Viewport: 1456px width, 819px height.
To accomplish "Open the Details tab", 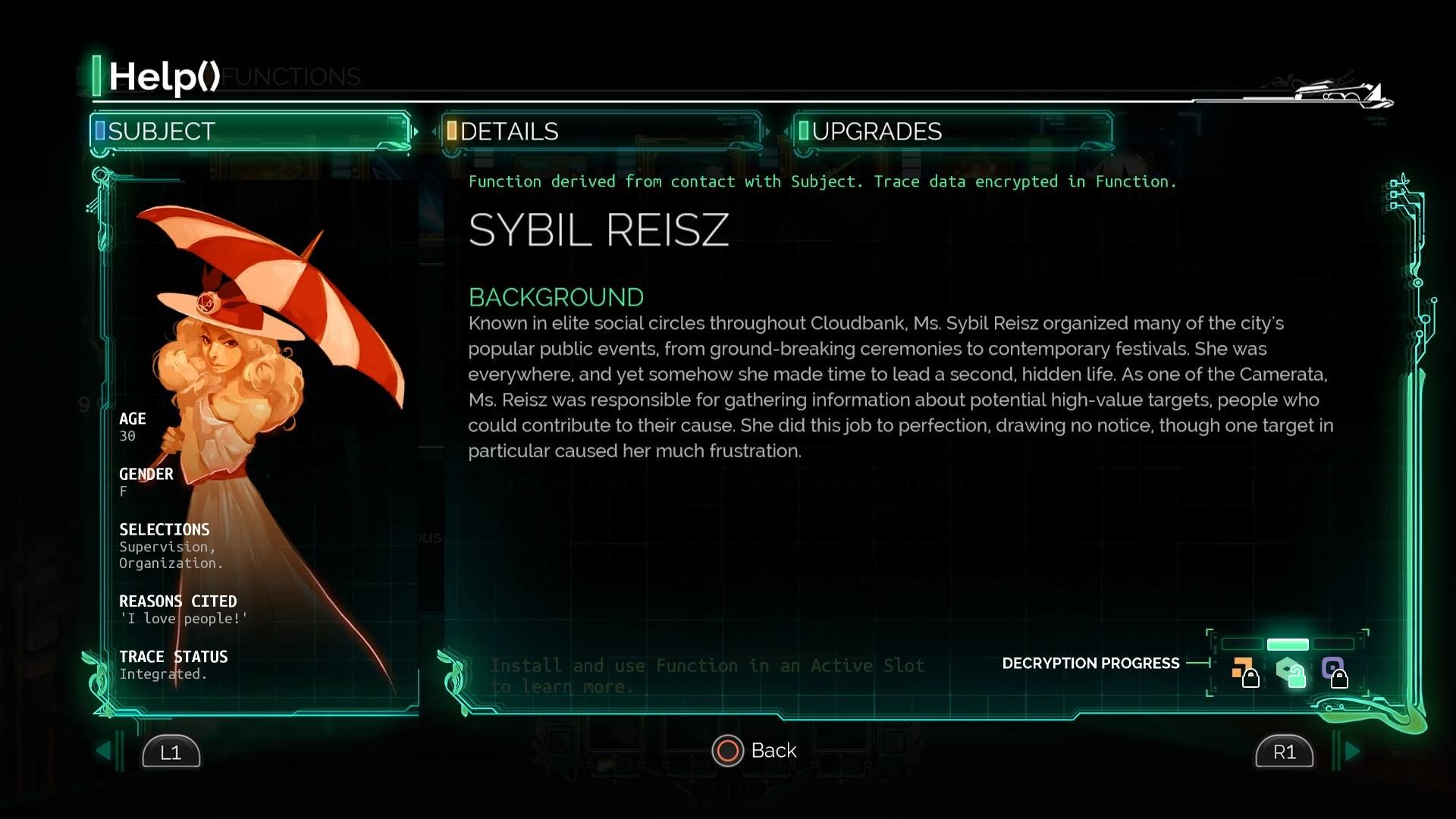I will [x=601, y=131].
